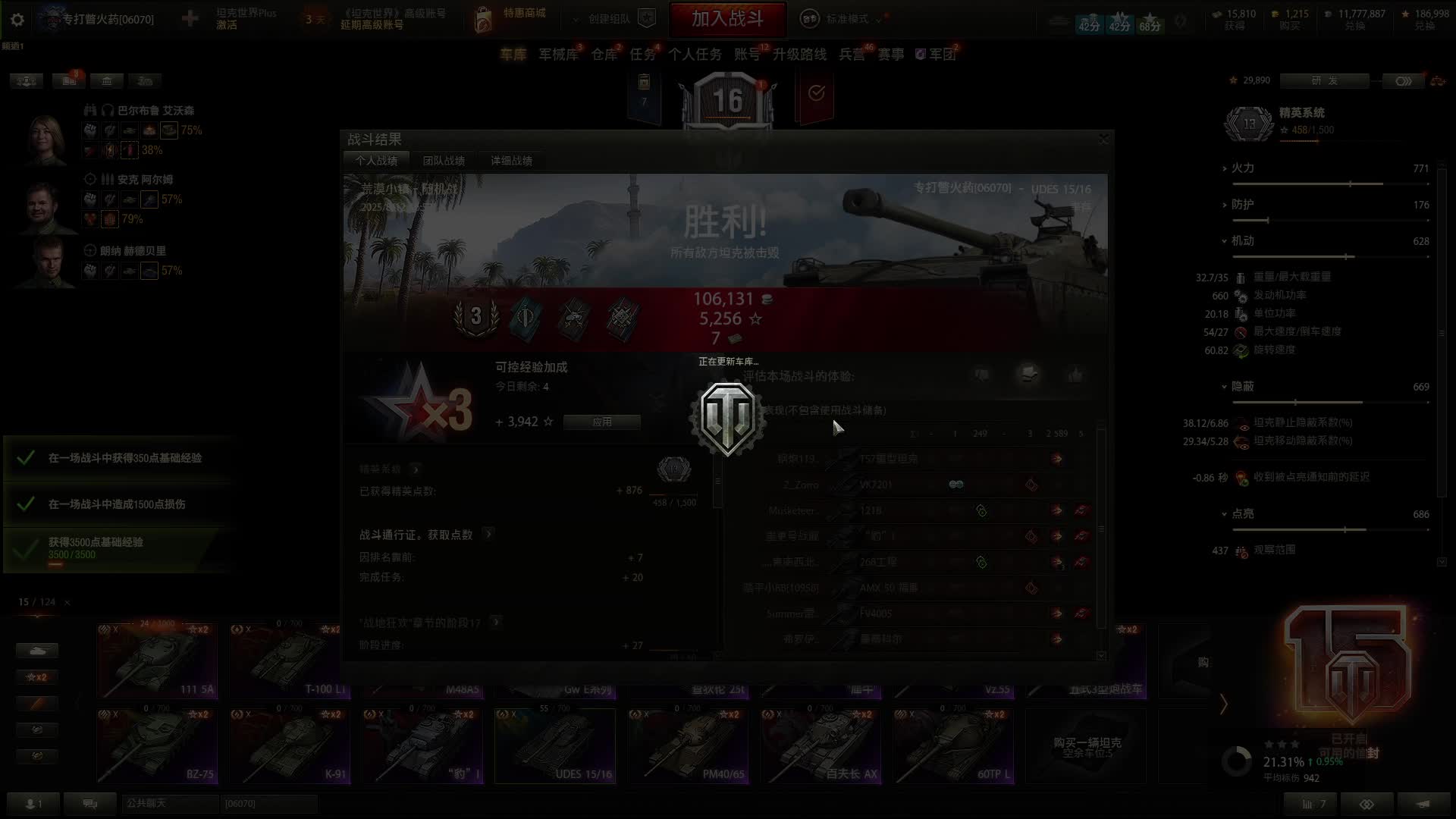
Task: Choose the BZ-75 tank from carousel
Action: (157, 745)
